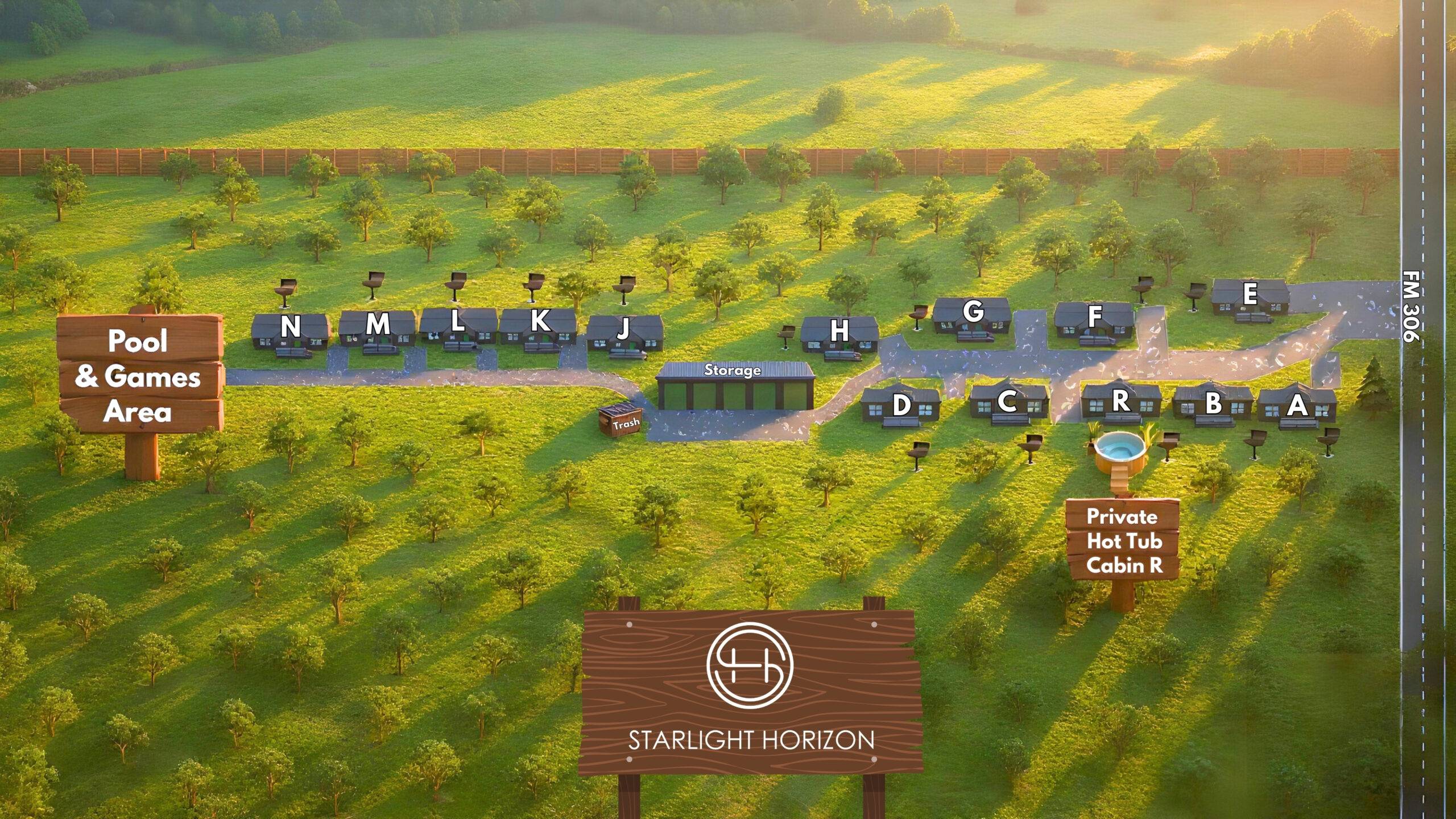Pick cabin K on the map
This screenshot has height=819, width=1456.
540,321
